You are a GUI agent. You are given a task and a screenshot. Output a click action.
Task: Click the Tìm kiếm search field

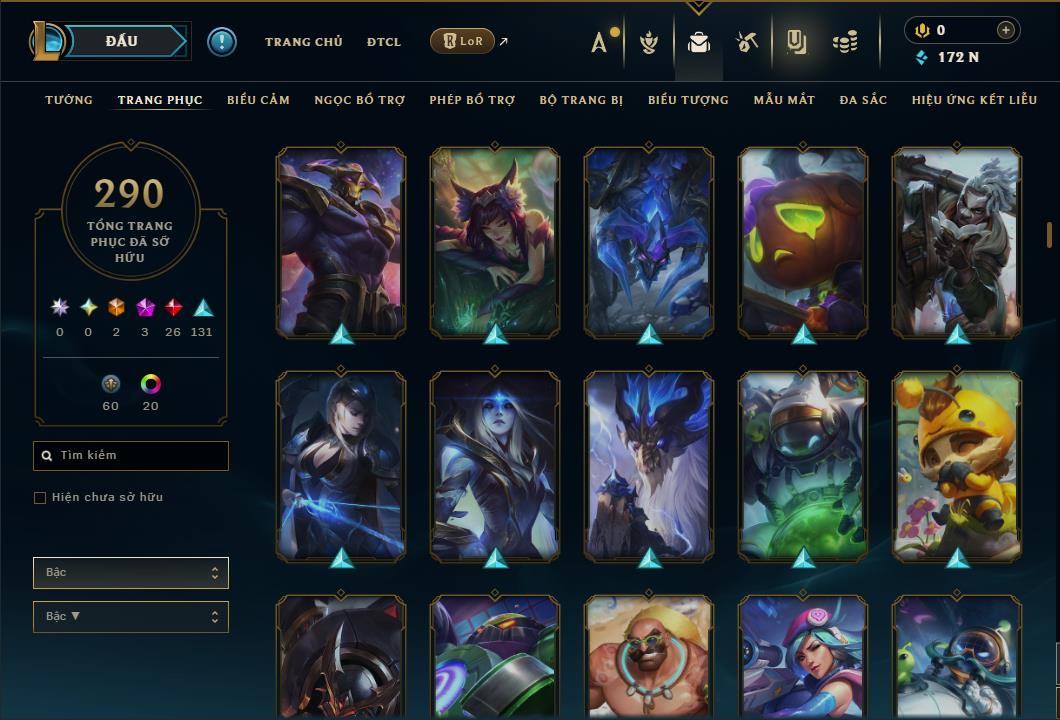(x=131, y=456)
